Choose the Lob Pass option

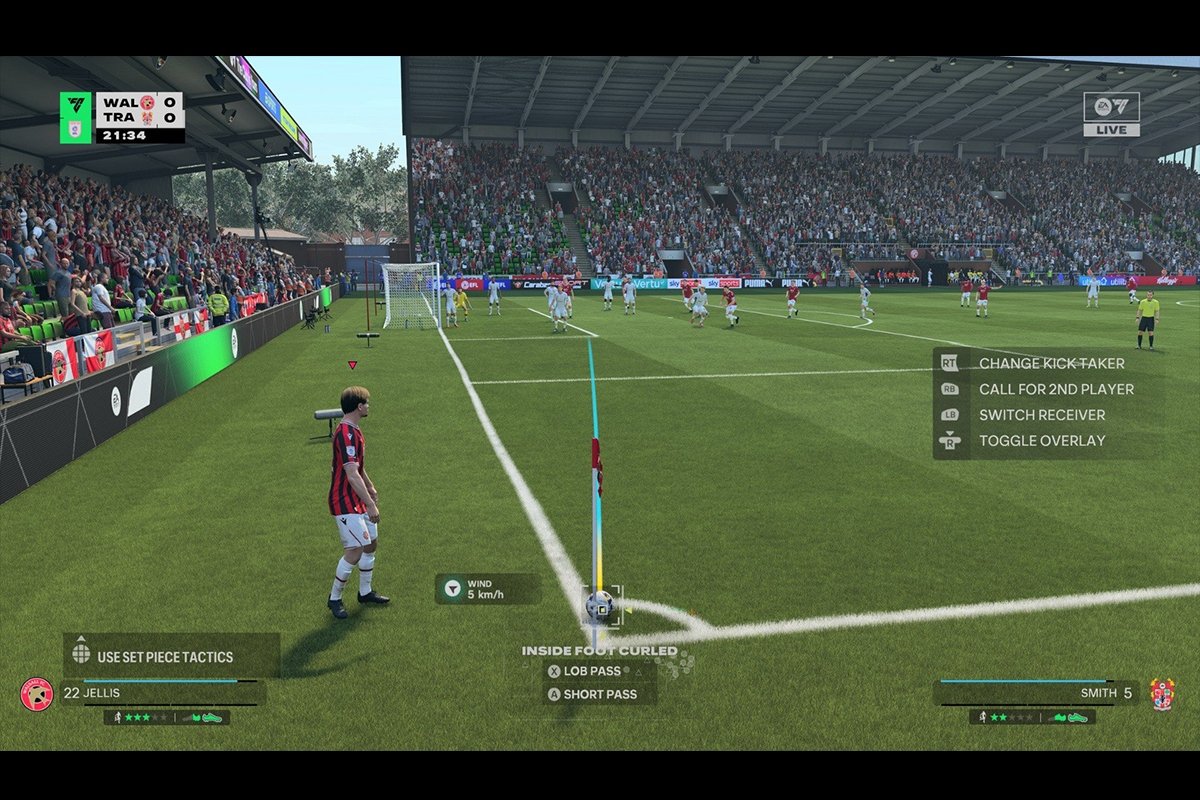click(x=591, y=671)
